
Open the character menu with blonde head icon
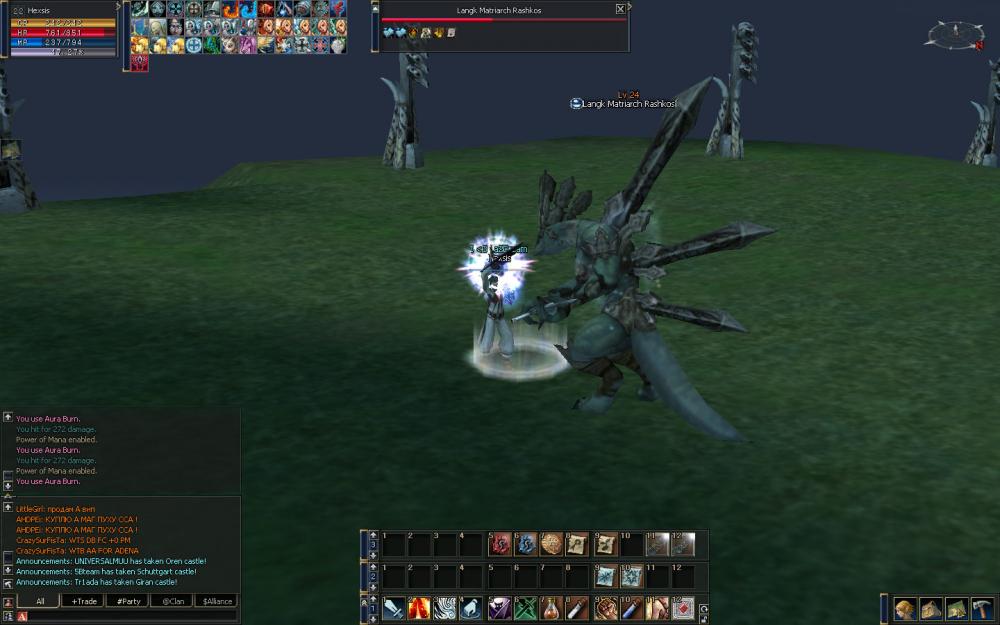[905, 608]
